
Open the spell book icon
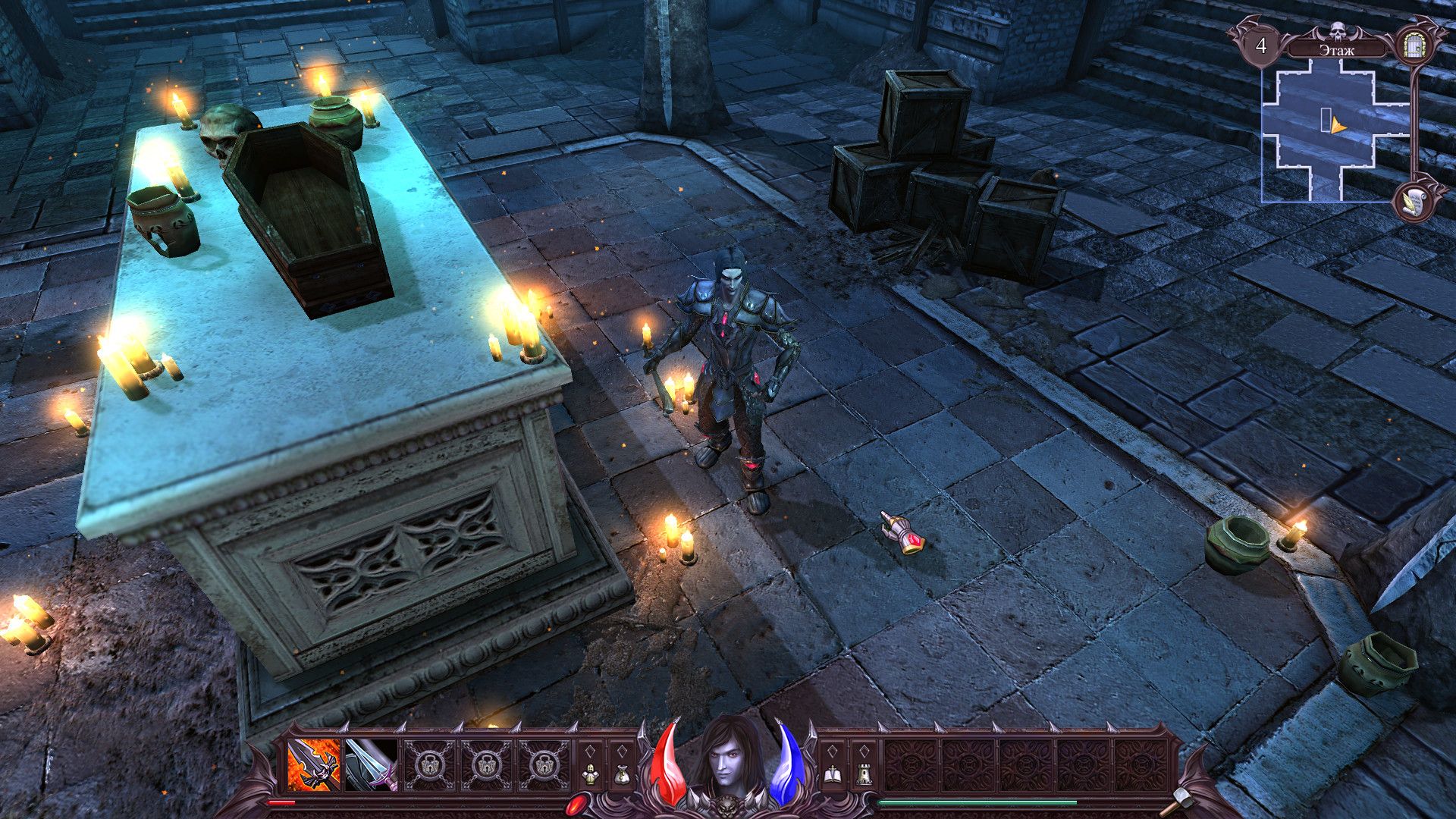coord(831,774)
